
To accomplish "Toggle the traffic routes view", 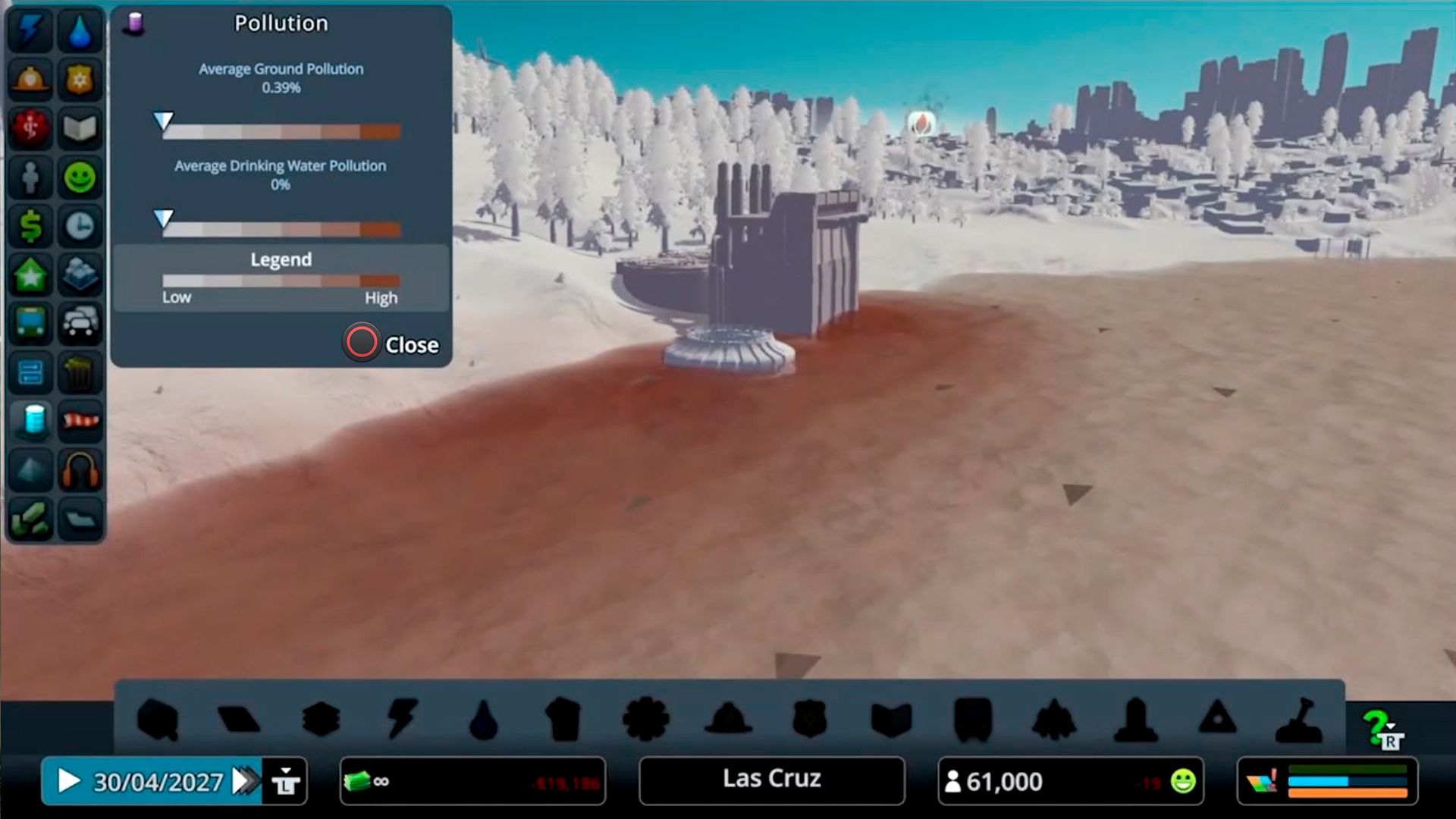I will (80, 324).
